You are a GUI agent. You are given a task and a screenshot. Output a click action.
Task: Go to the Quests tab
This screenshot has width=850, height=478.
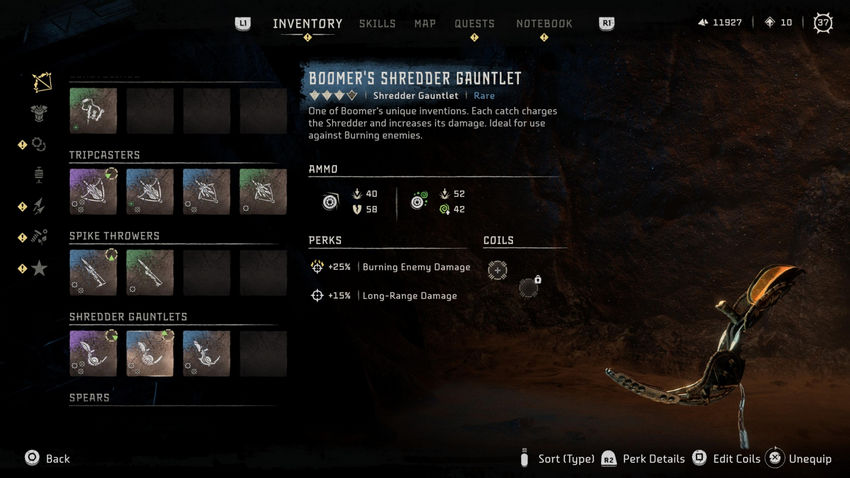(x=474, y=24)
